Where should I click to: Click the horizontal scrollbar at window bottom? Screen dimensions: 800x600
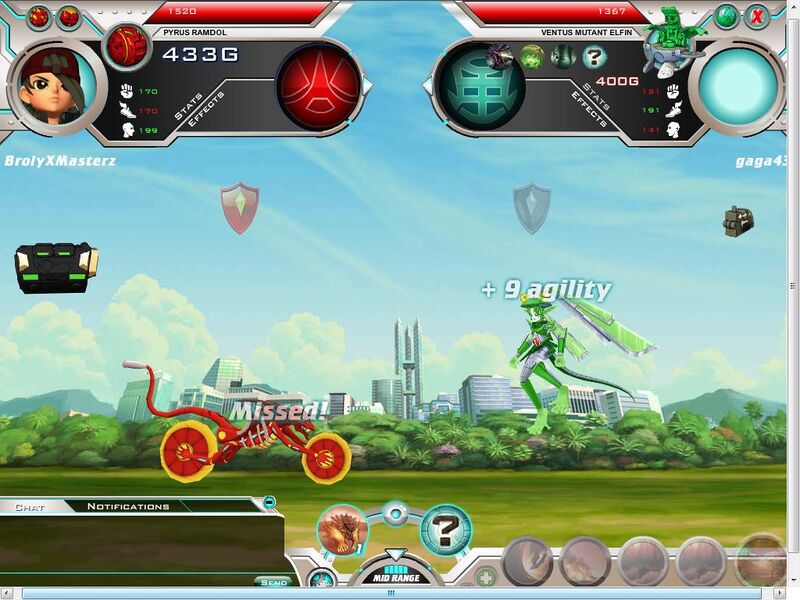398,593
